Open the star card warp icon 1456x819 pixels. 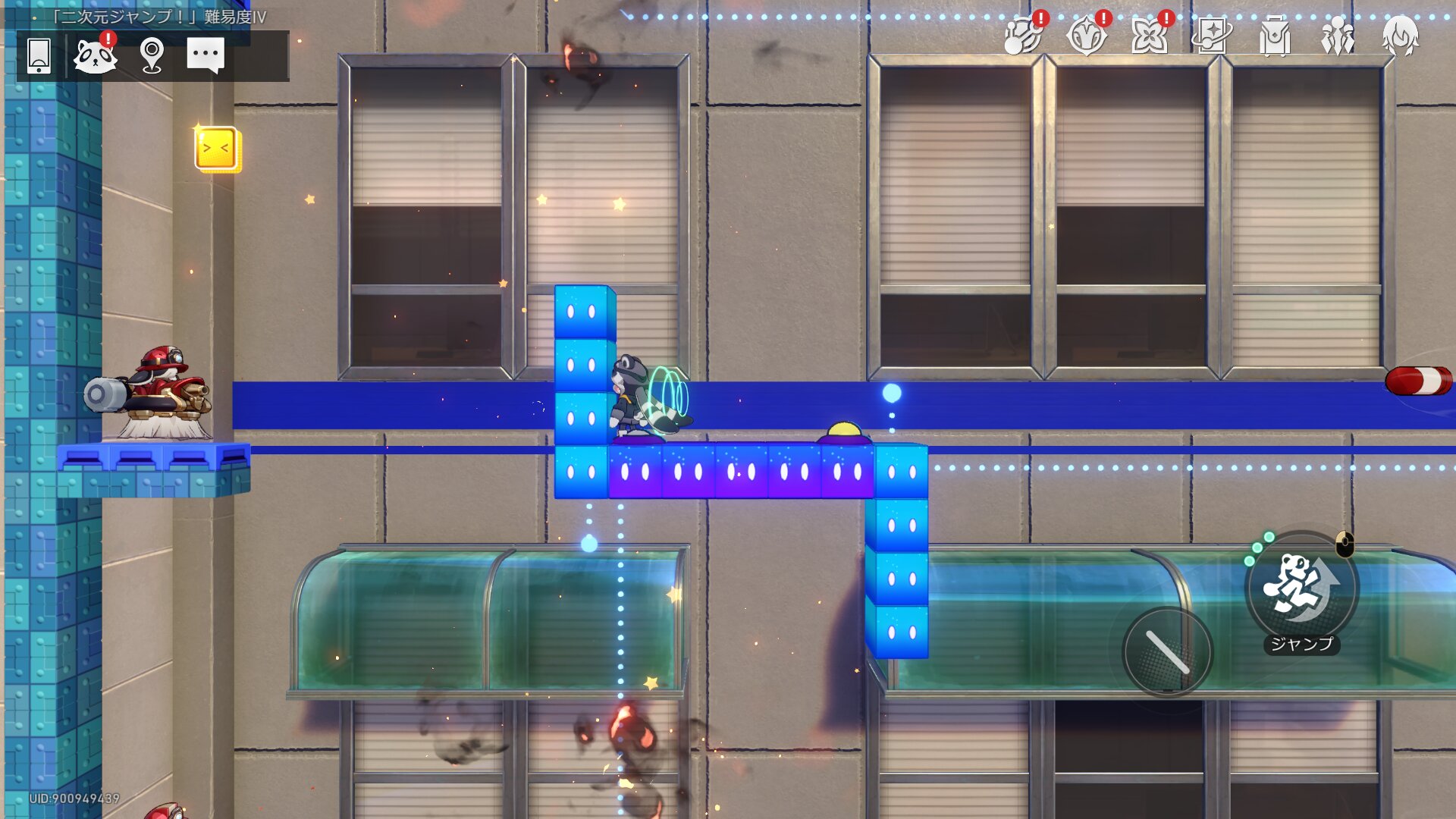coord(1211,36)
